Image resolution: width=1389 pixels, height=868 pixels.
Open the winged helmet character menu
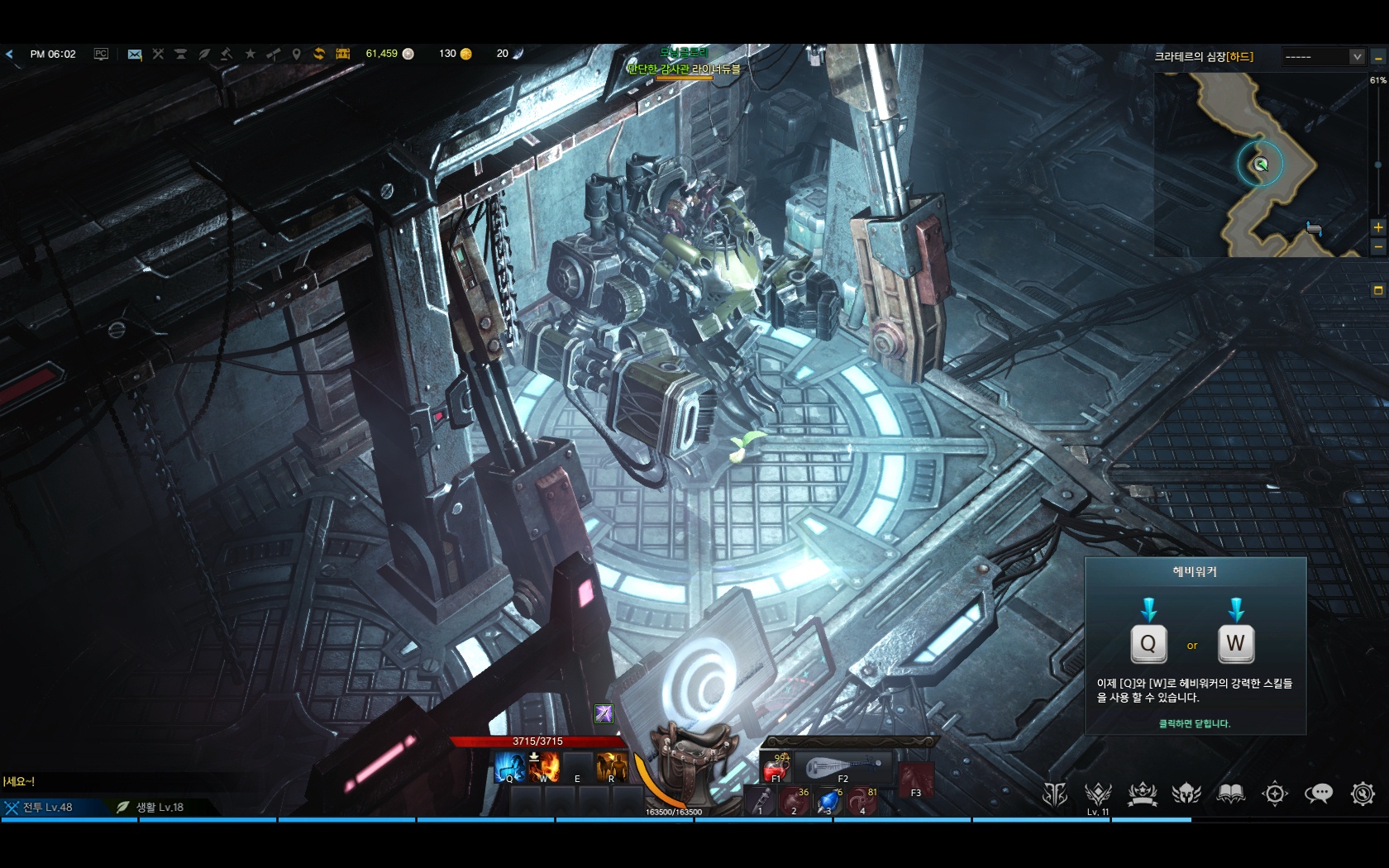(1186, 794)
